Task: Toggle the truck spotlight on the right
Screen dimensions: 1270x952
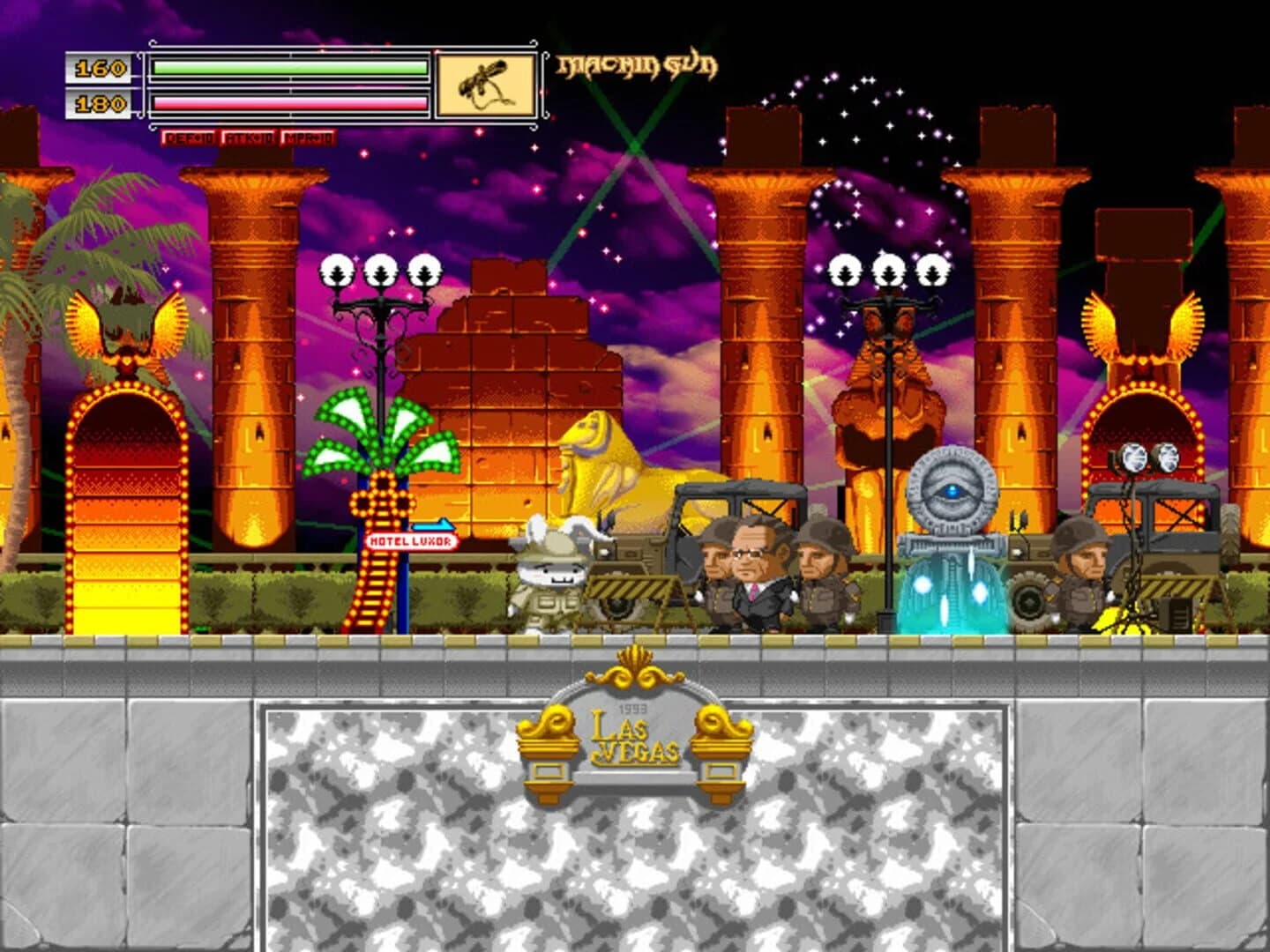Action: pos(1147,457)
